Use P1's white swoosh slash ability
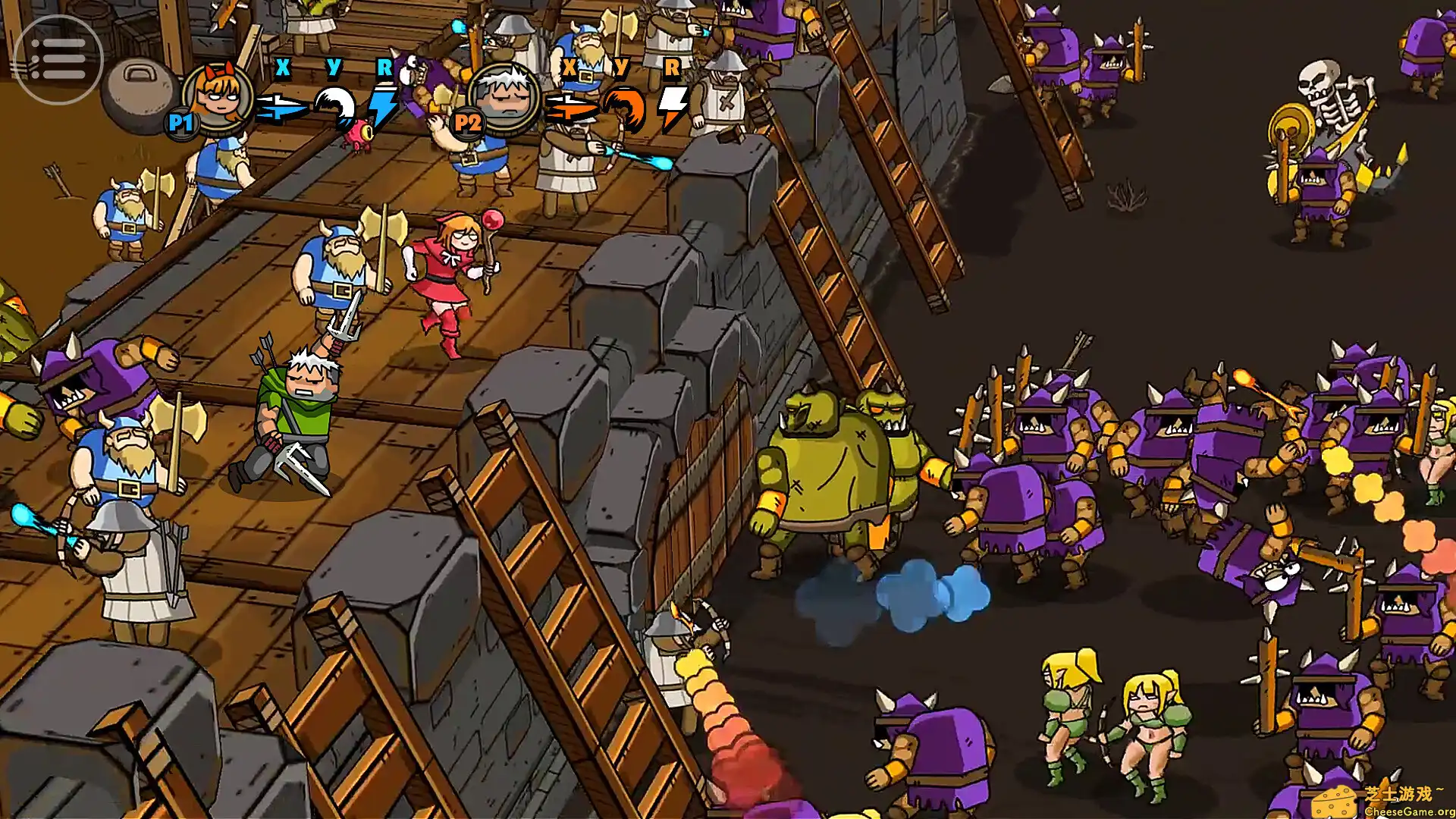Viewport: 1456px width, 819px height. [336, 106]
